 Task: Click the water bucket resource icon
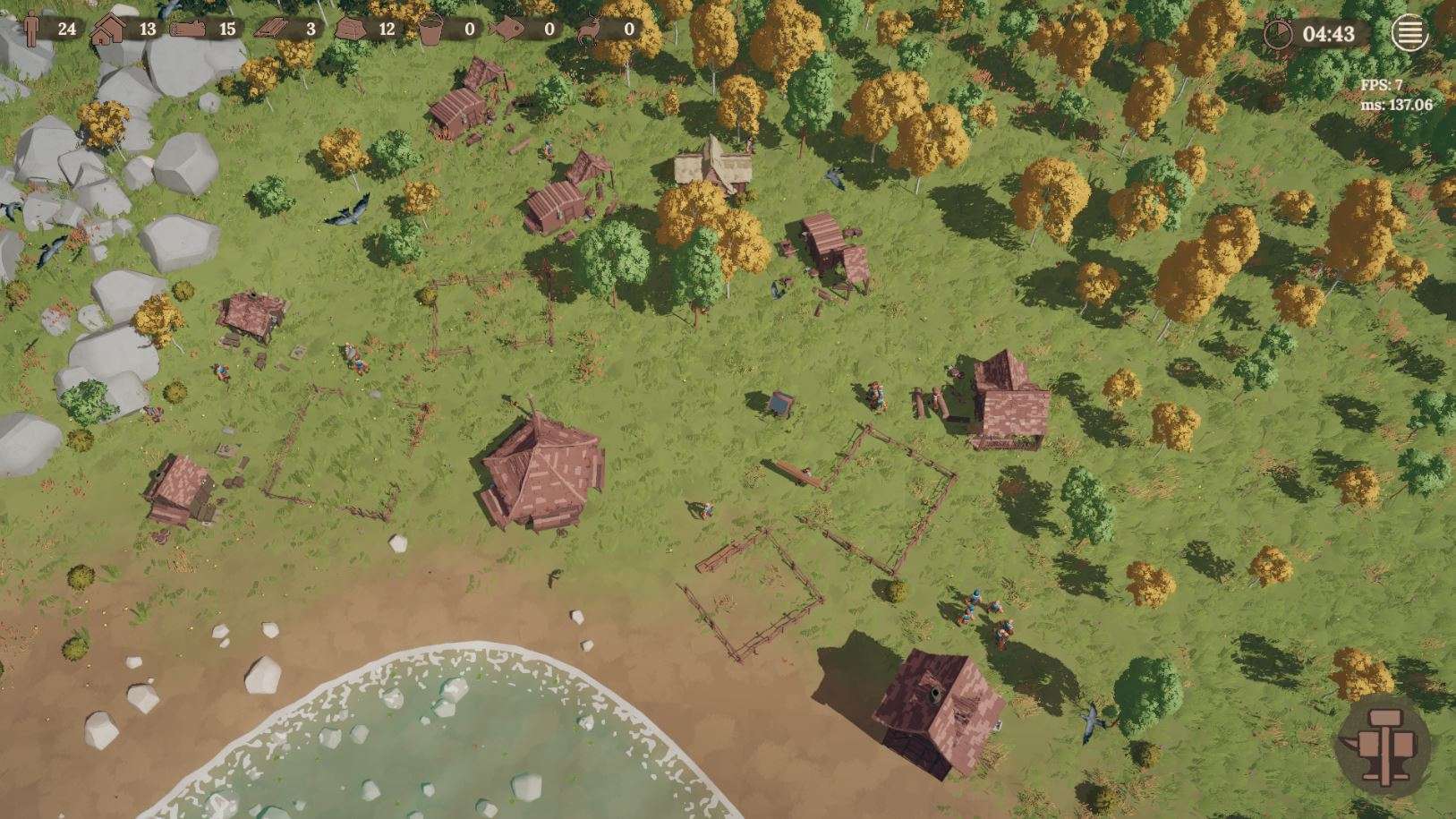(x=431, y=29)
